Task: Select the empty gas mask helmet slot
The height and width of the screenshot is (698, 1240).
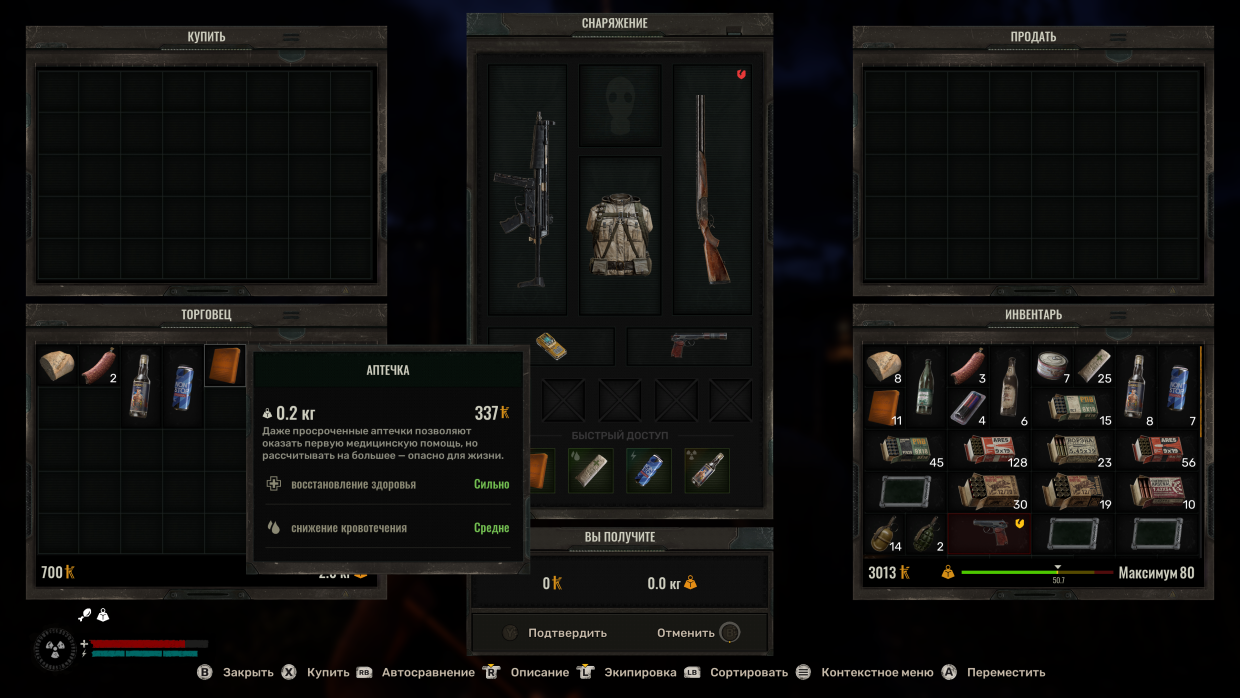Action: point(620,105)
